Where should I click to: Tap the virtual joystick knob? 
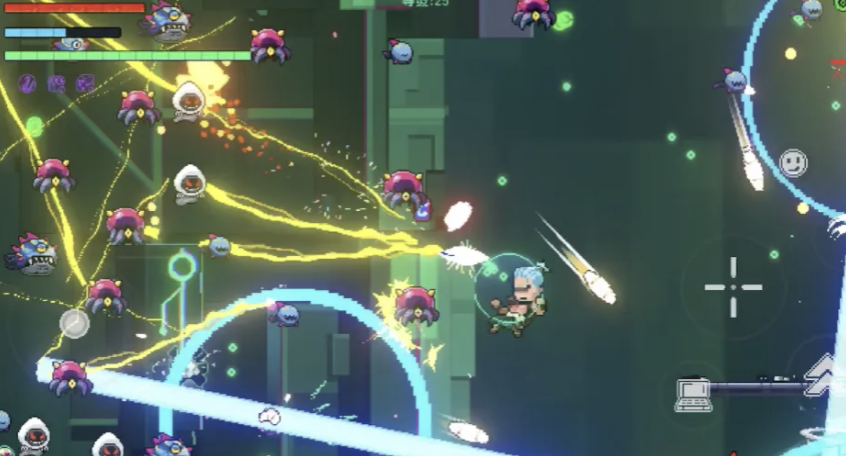pos(74,323)
